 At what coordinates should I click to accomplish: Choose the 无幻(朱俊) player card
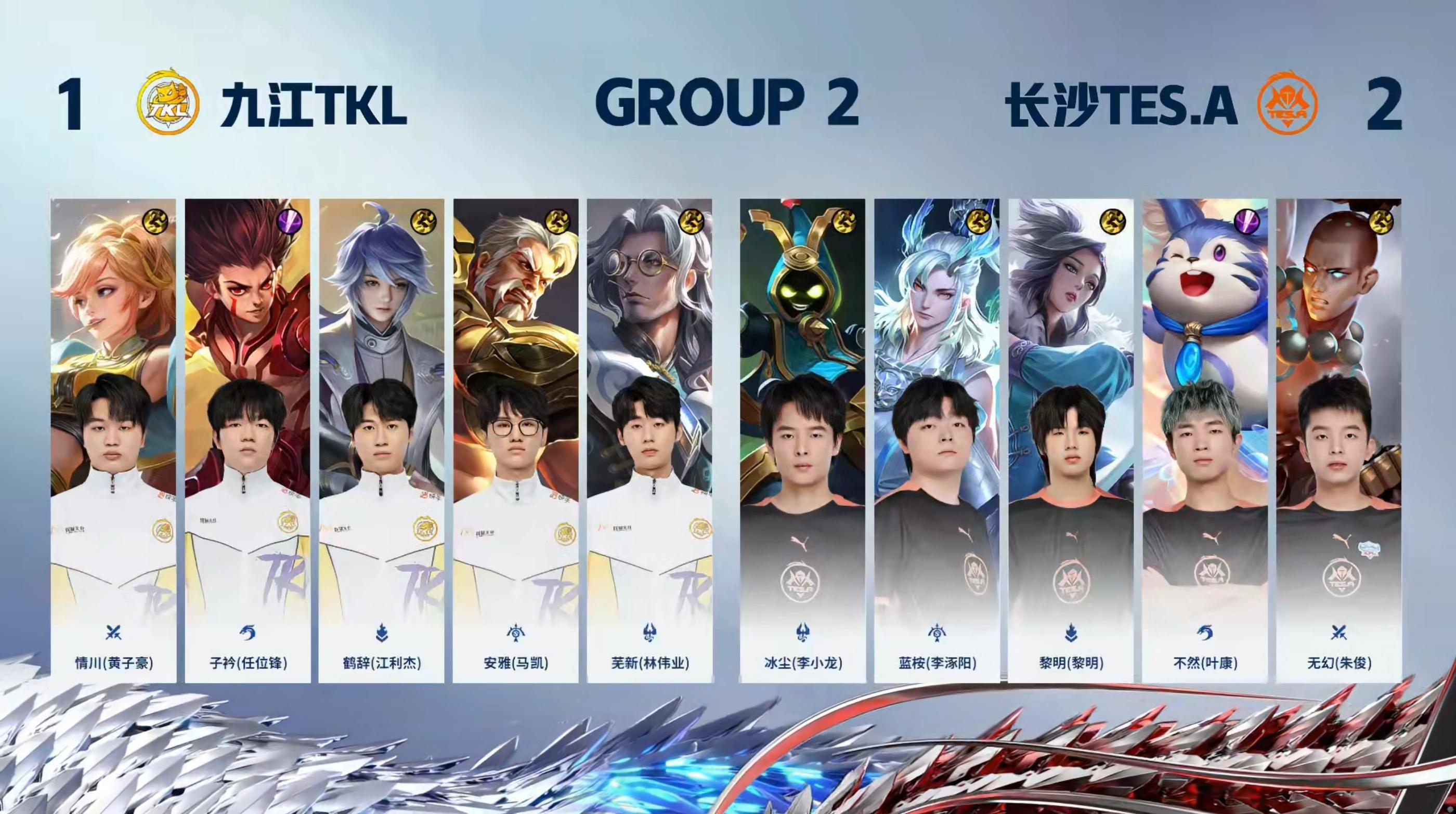(1338, 441)
